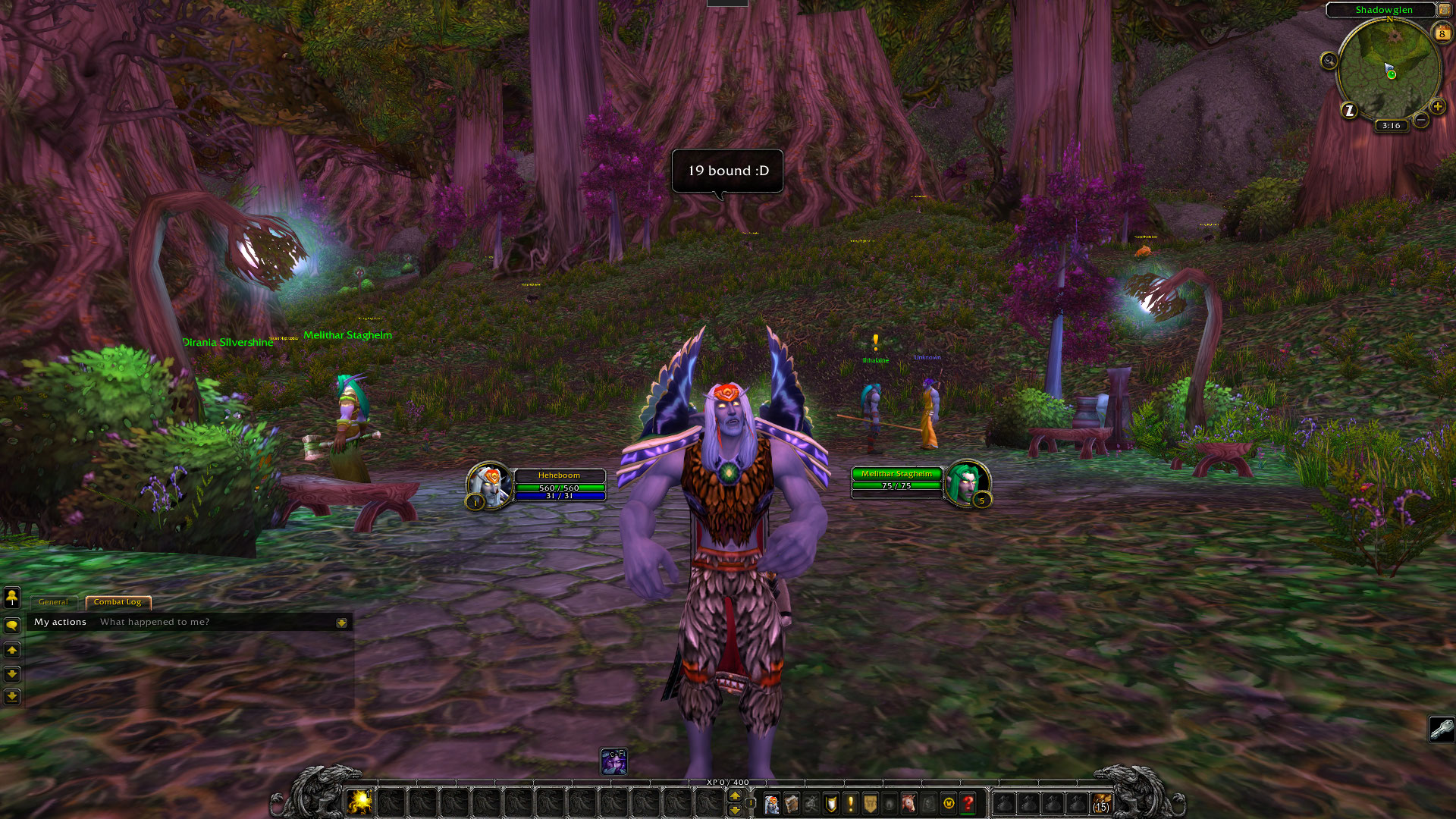Click the minimap zoom-out minus button
Viewport: 1456px width, 819px height.
1421,120
